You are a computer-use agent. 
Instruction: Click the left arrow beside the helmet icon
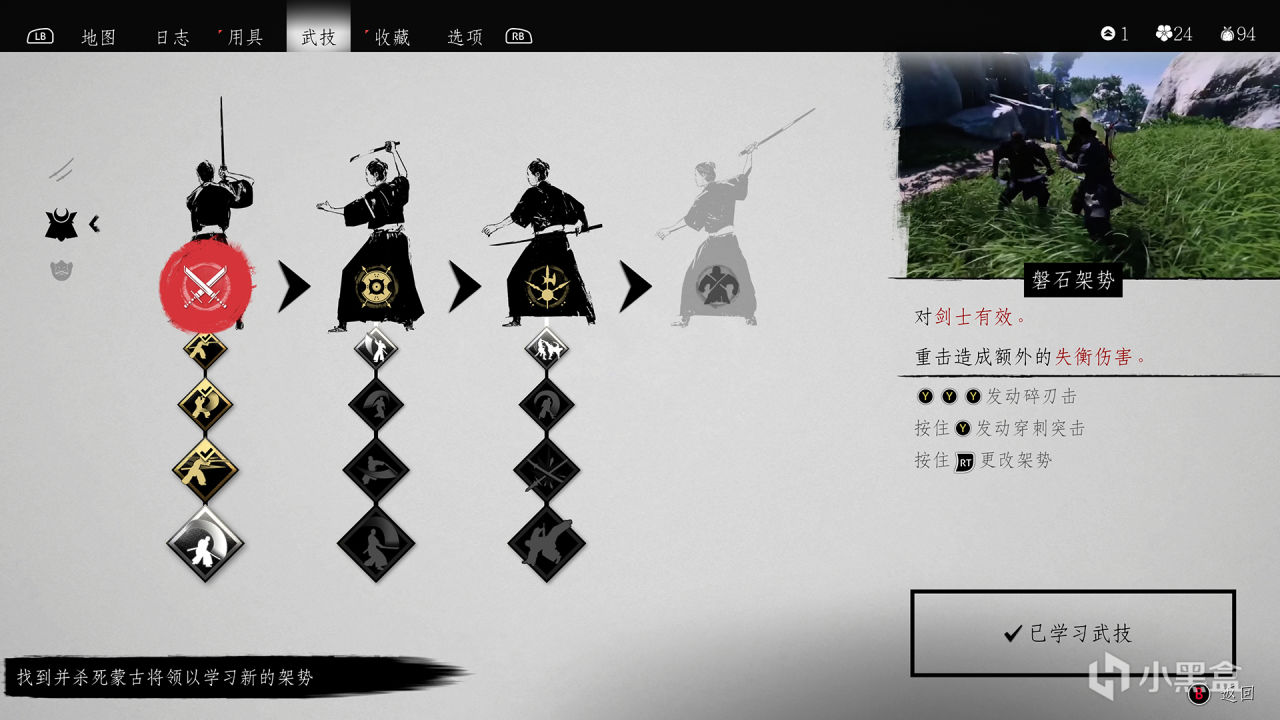95,224
